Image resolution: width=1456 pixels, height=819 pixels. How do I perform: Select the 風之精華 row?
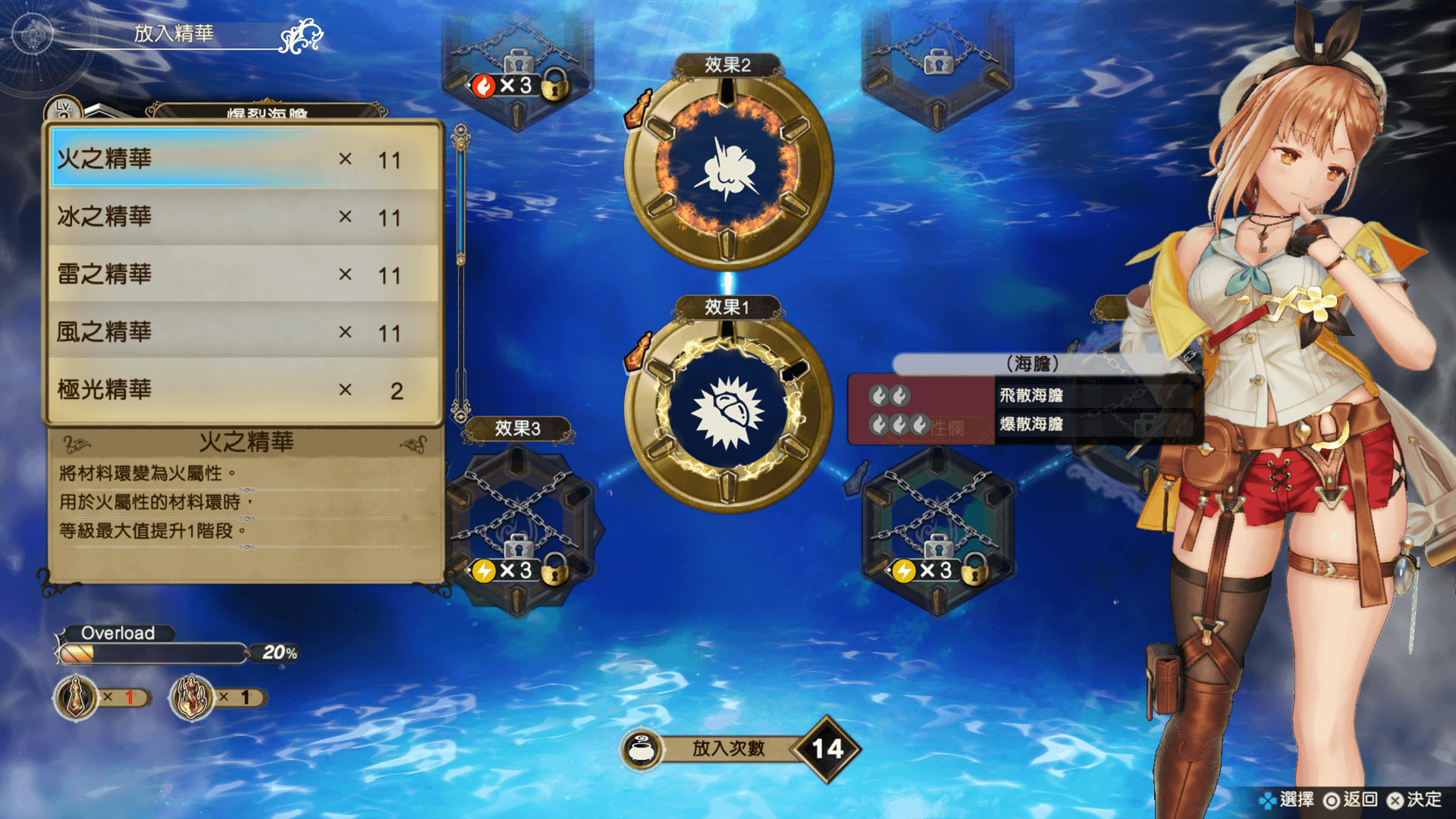pyautogui.click(x=243, y=332)
